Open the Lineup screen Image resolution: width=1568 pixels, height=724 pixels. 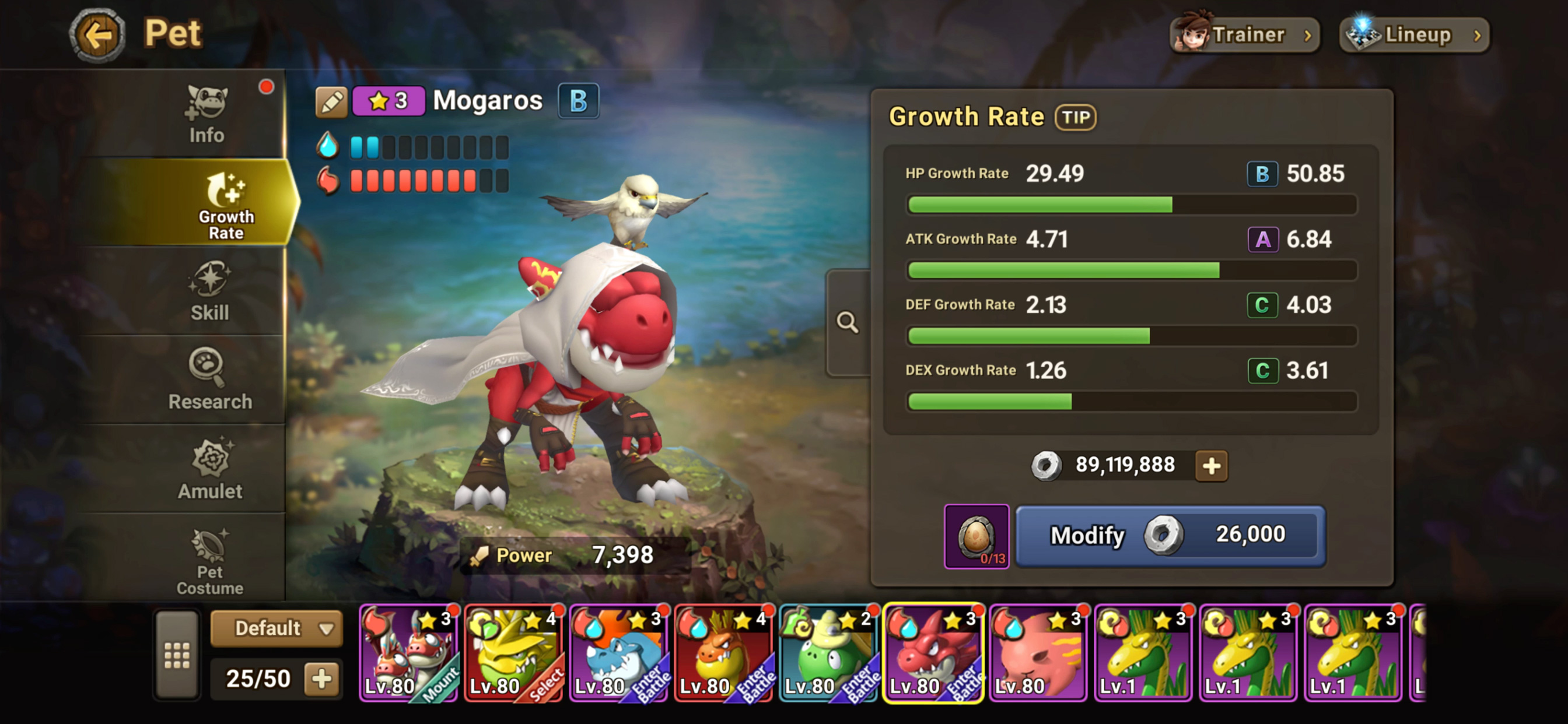tap(1415, 36)
